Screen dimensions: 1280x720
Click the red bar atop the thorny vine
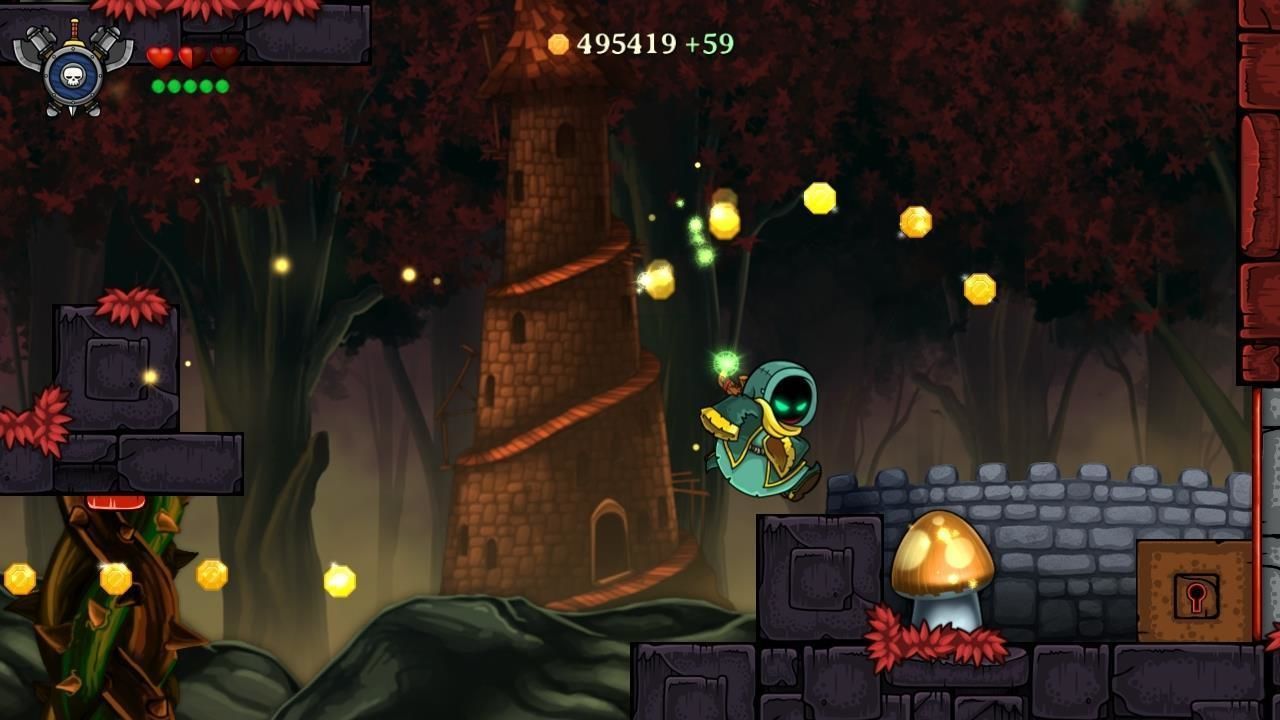(113, 500)
